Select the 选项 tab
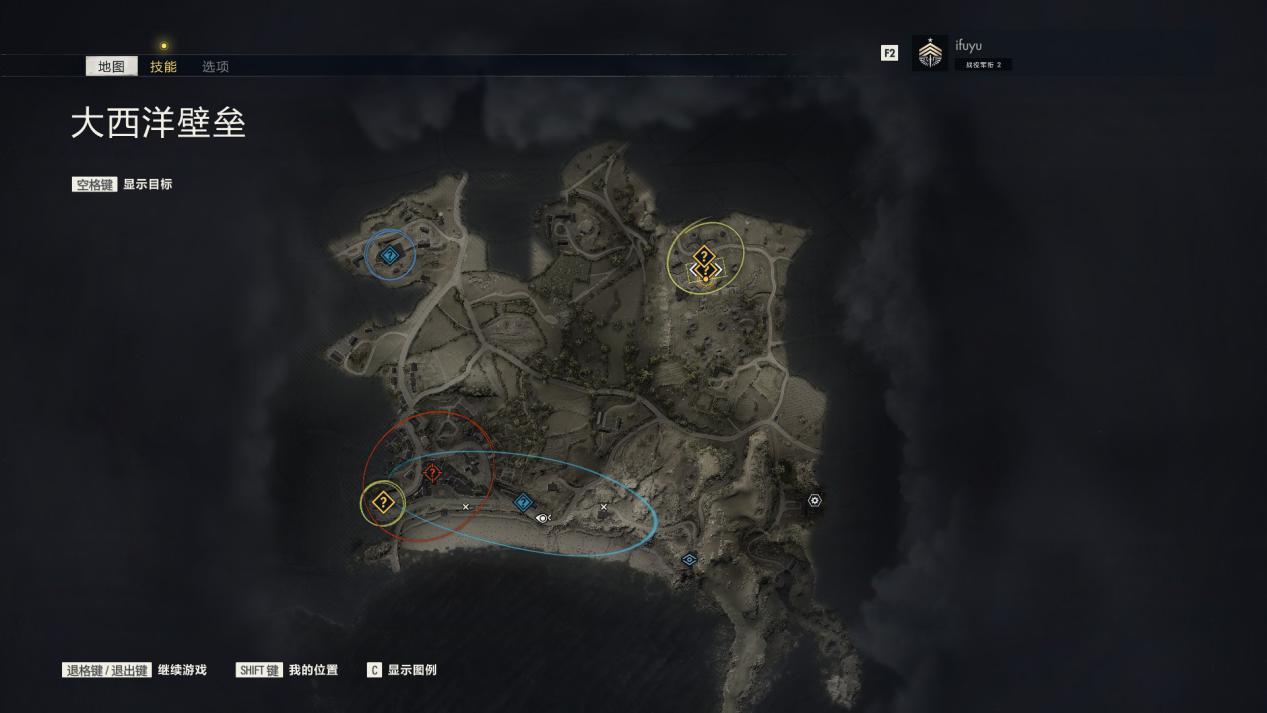 pos(215,67)
